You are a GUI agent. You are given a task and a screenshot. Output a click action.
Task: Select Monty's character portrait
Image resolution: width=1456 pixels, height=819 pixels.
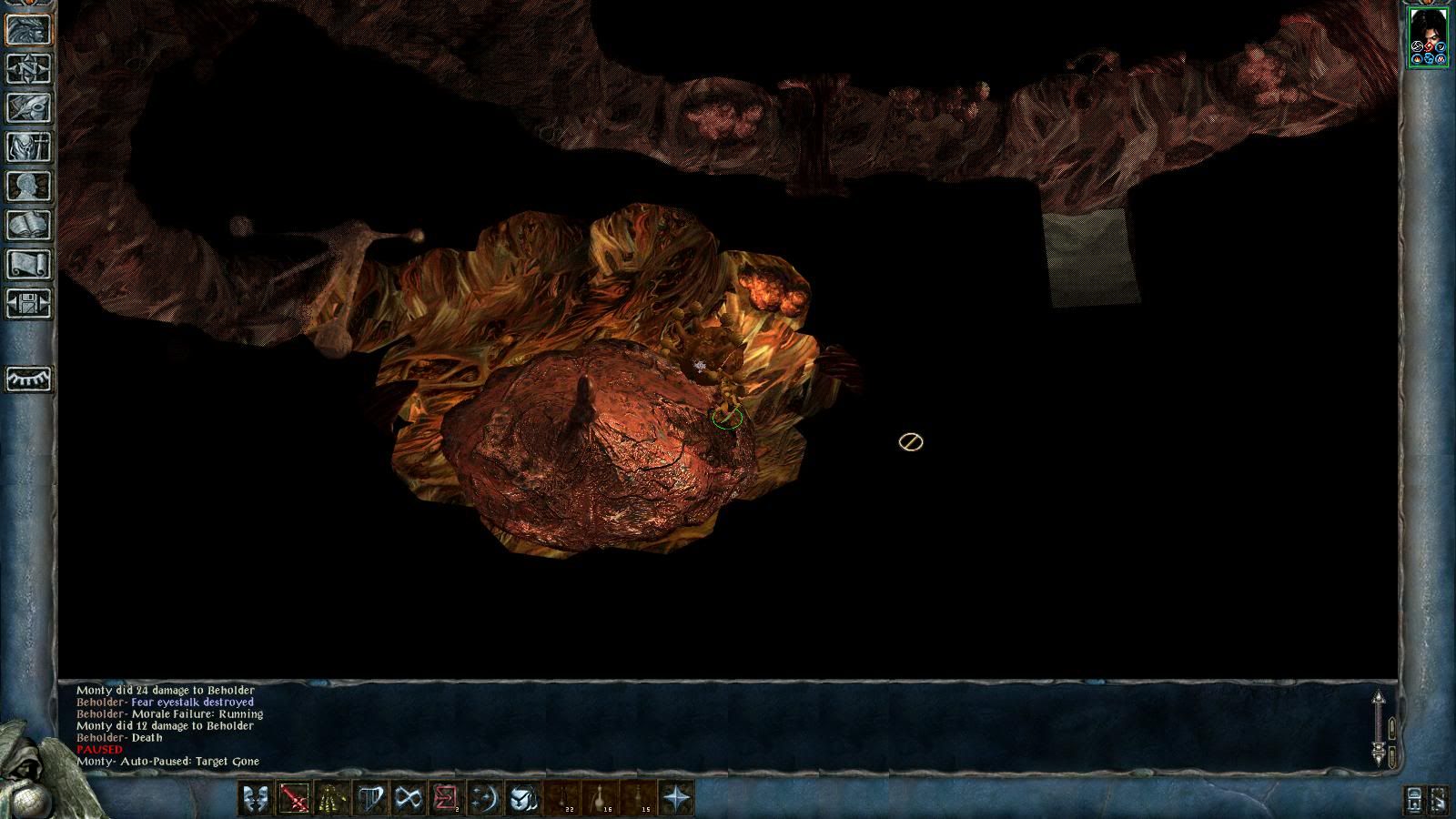point(1428,36)
